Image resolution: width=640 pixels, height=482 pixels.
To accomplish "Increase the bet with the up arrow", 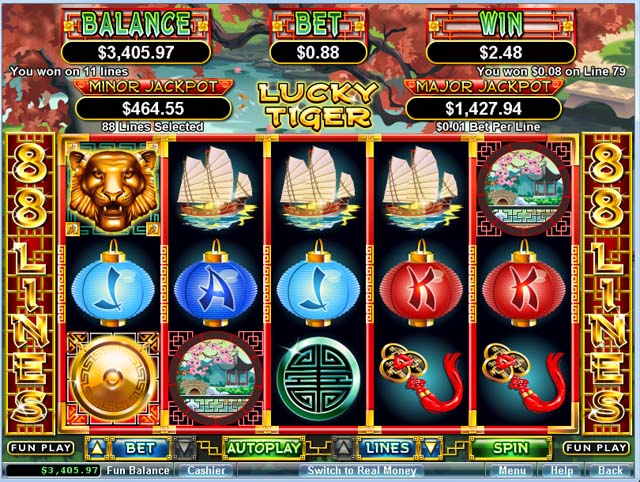I will (97, 447).
